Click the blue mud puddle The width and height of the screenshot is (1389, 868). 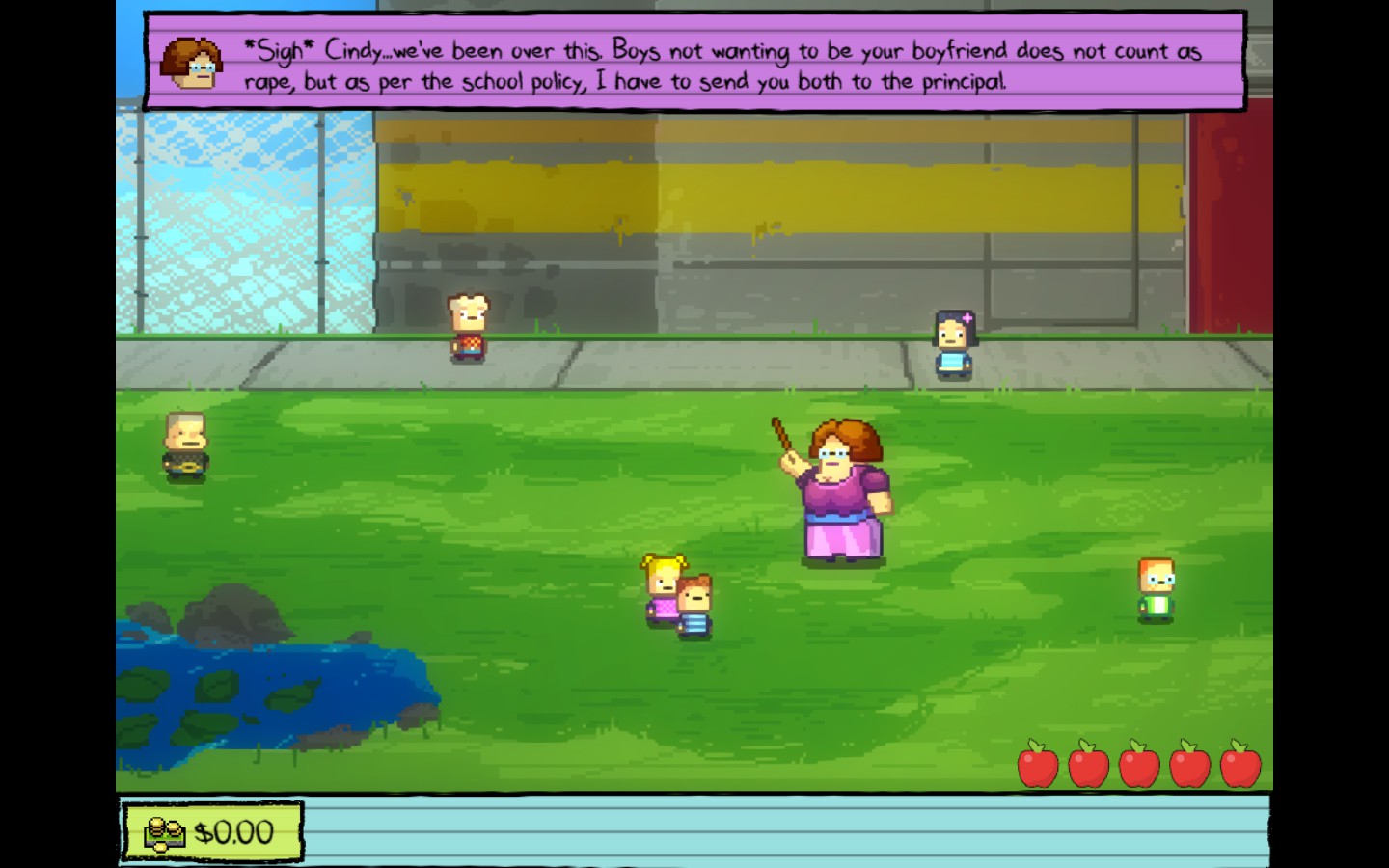tap(270, 685)
